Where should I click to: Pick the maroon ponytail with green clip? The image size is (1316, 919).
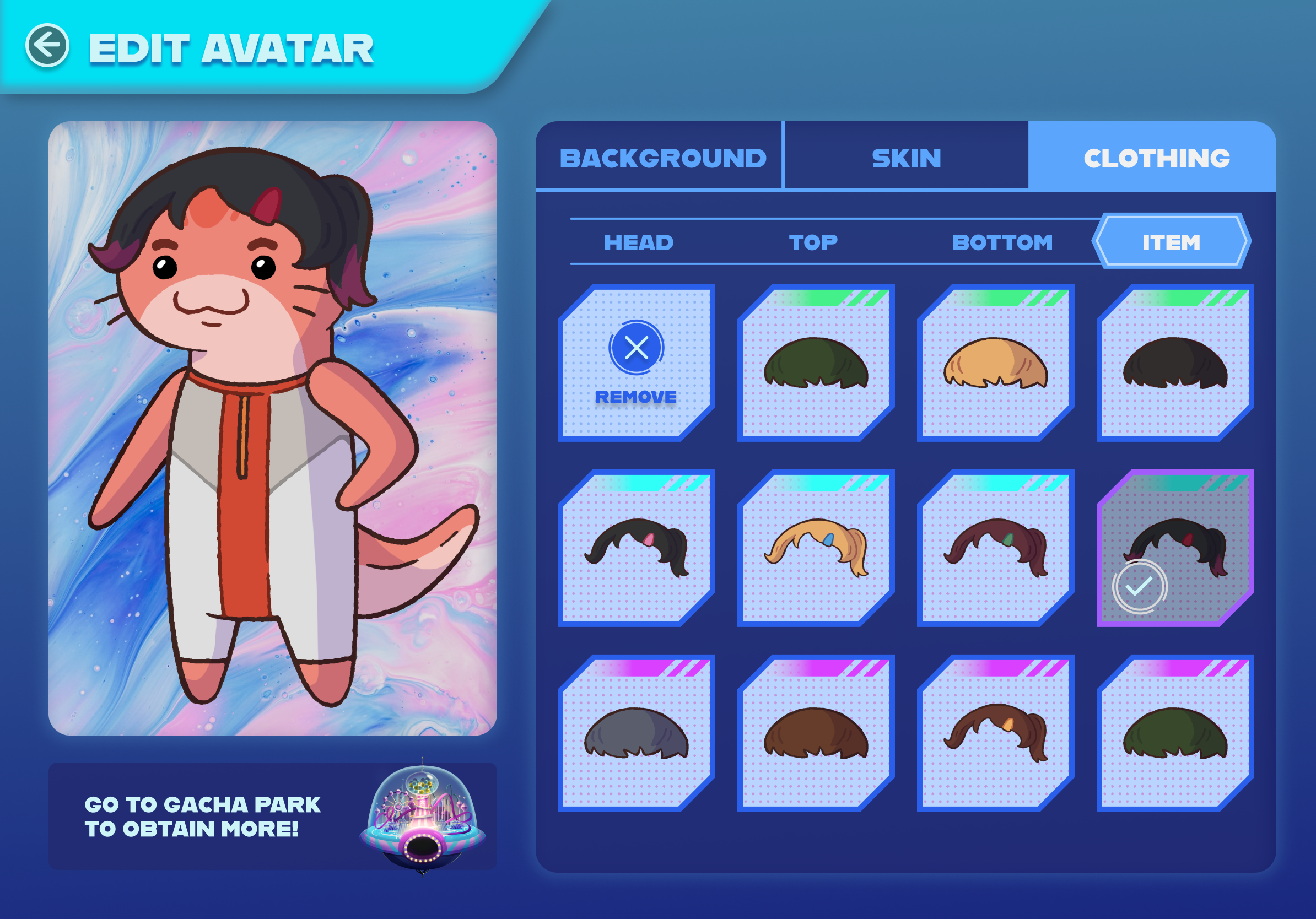(x=995, y=548)
